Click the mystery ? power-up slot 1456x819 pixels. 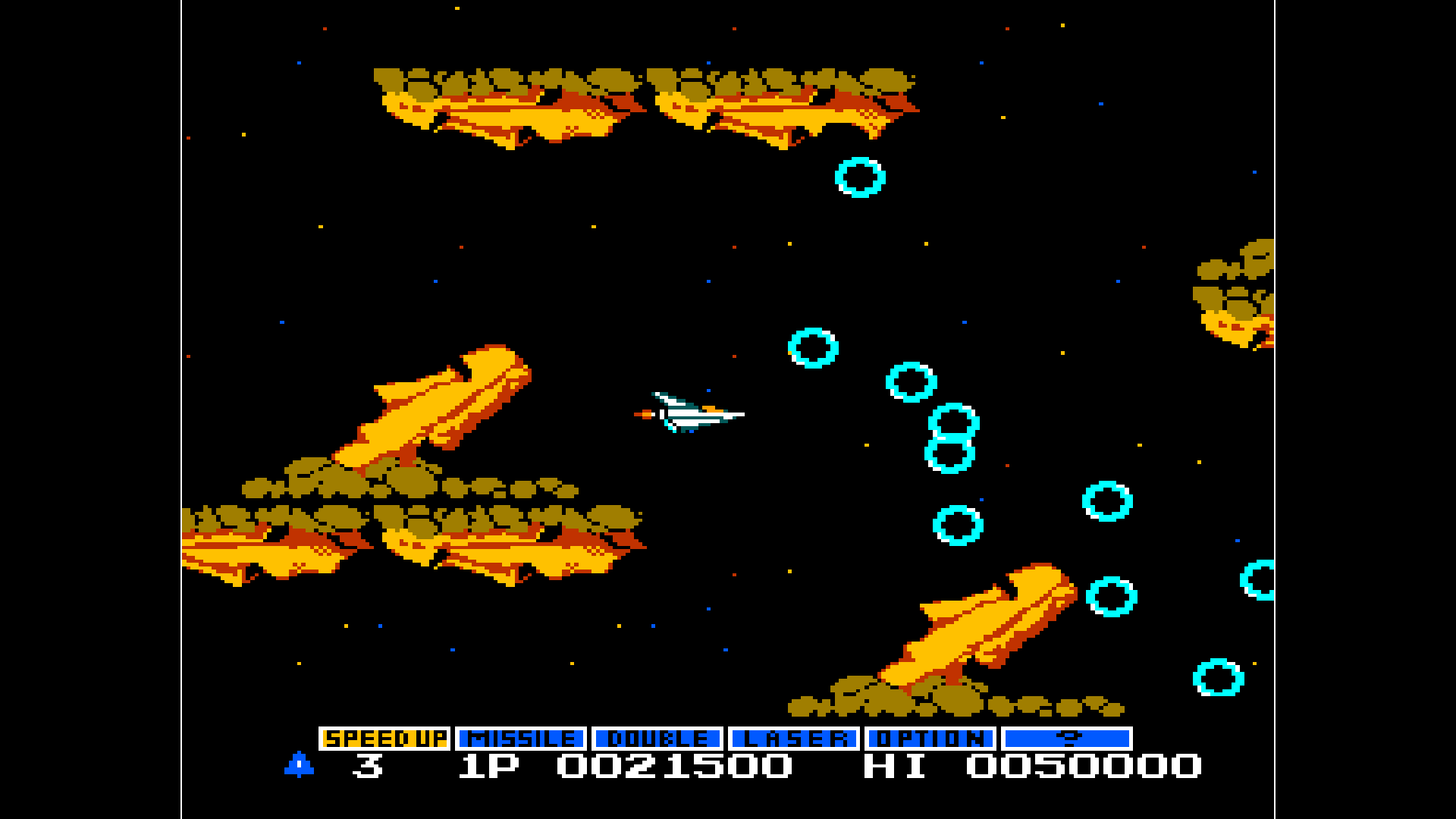pos(1065,736)
